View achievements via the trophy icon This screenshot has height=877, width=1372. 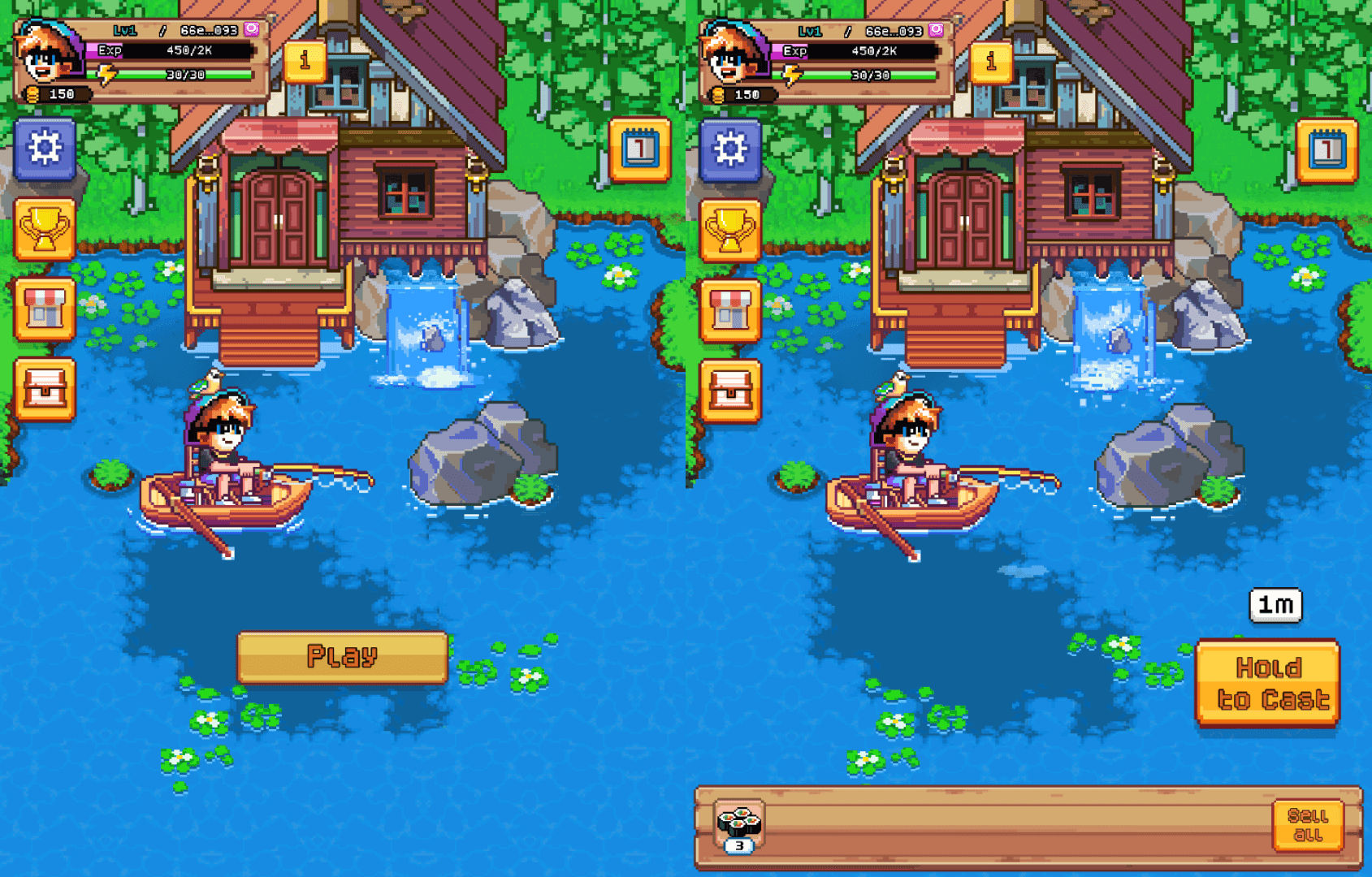pyautogui.click(x=46, y=229)
